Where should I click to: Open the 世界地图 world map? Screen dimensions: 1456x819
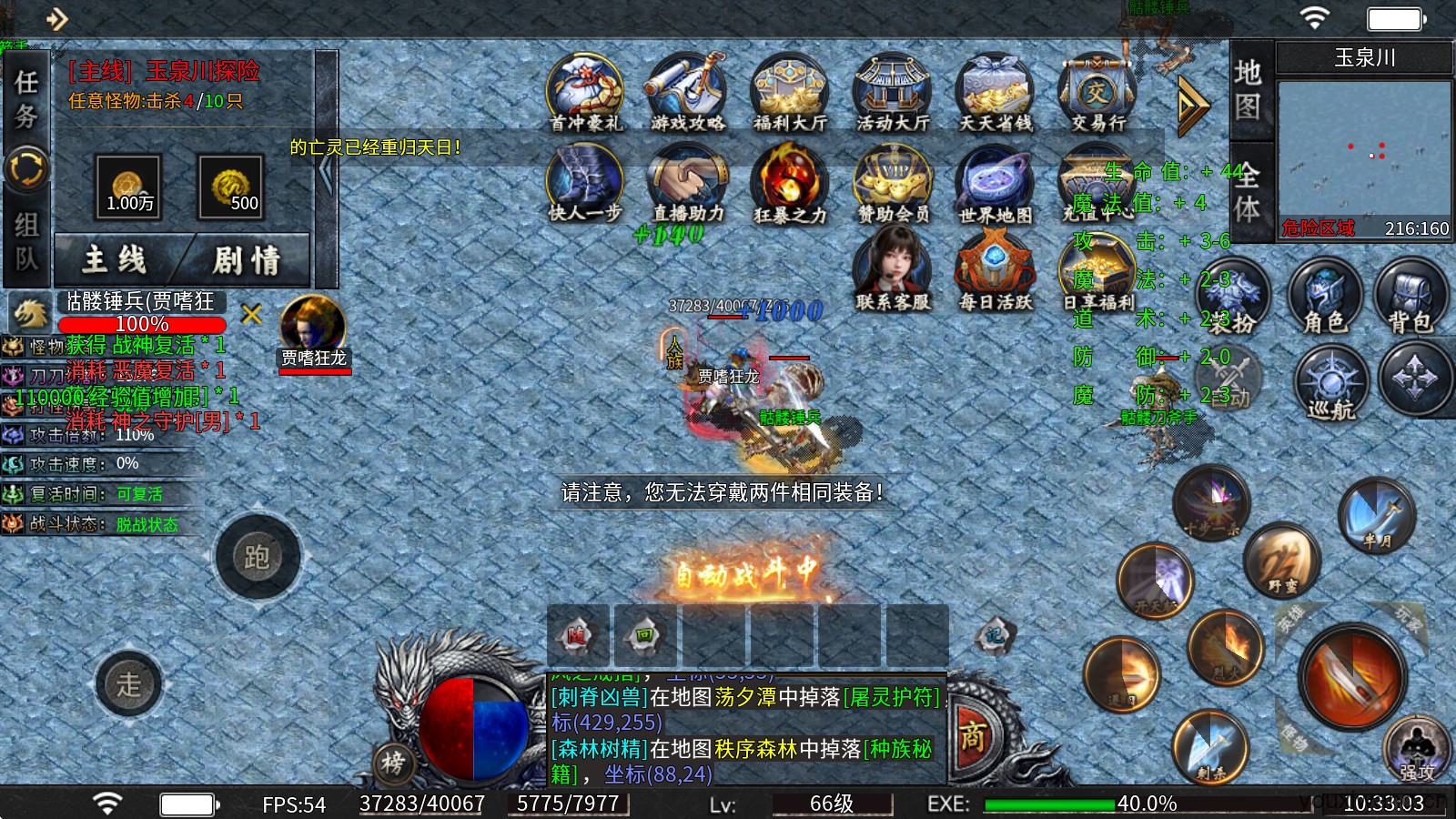point(994,182)
